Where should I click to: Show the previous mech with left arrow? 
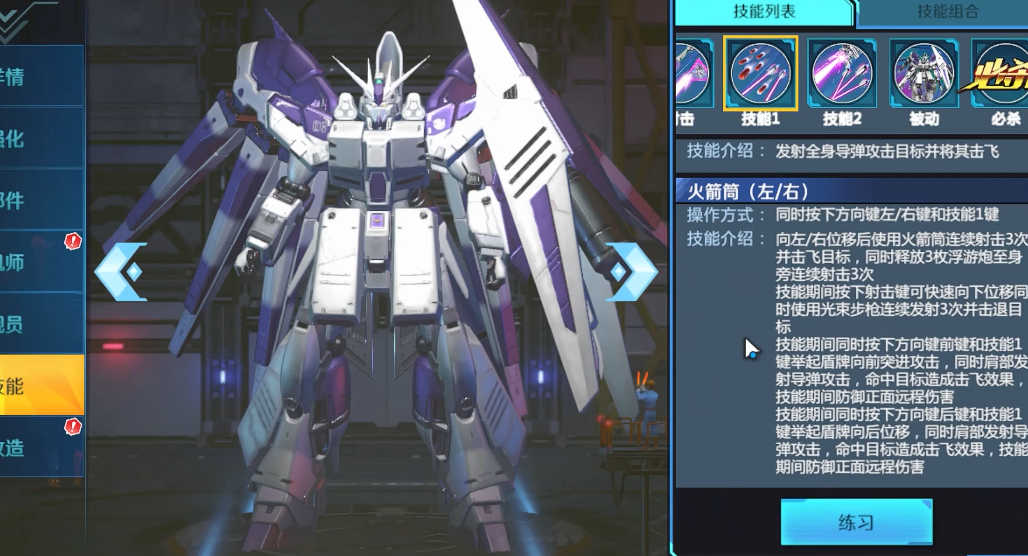(x=121, y=271)
